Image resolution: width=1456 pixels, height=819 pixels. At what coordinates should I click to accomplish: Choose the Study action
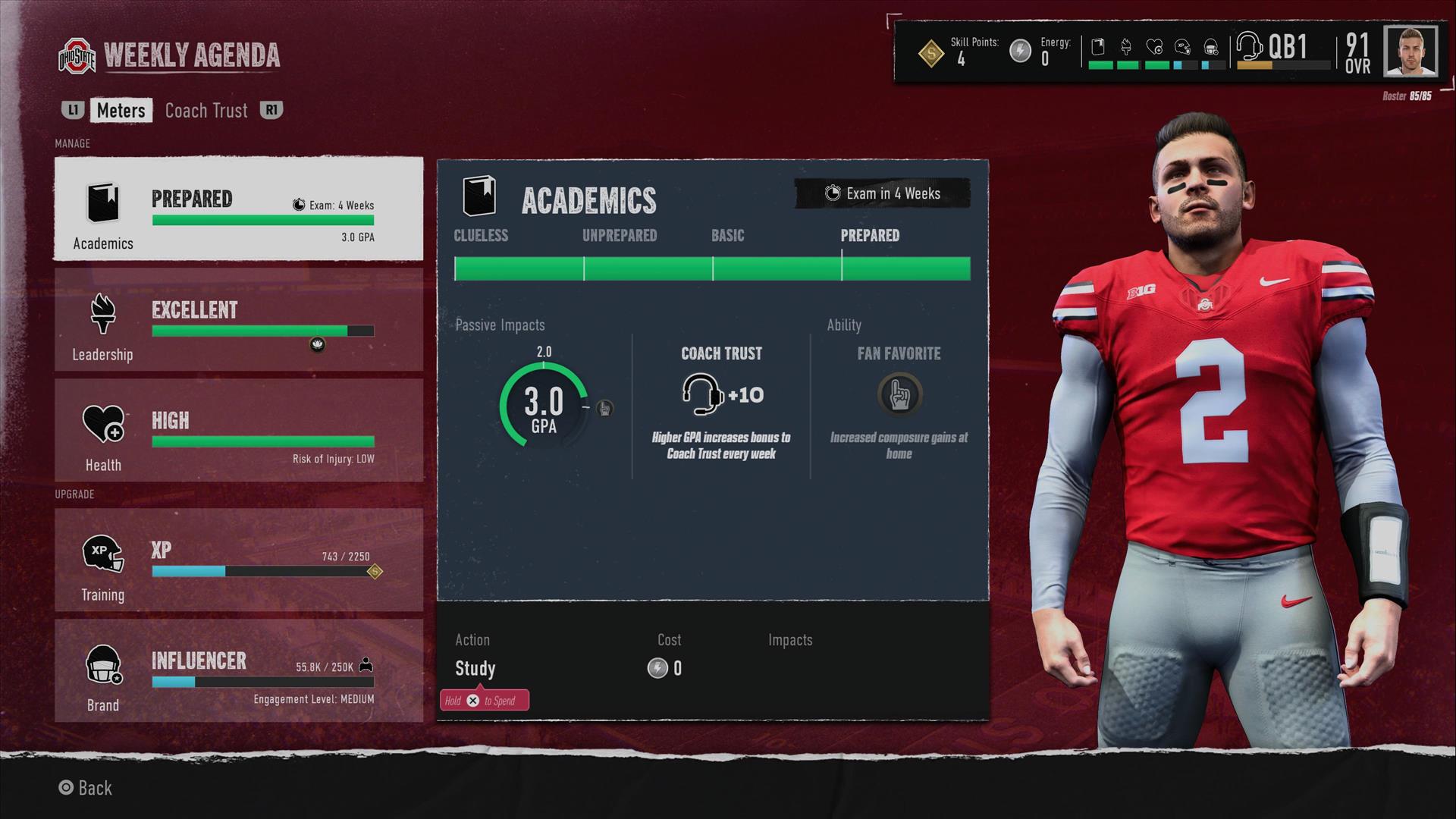475,669
